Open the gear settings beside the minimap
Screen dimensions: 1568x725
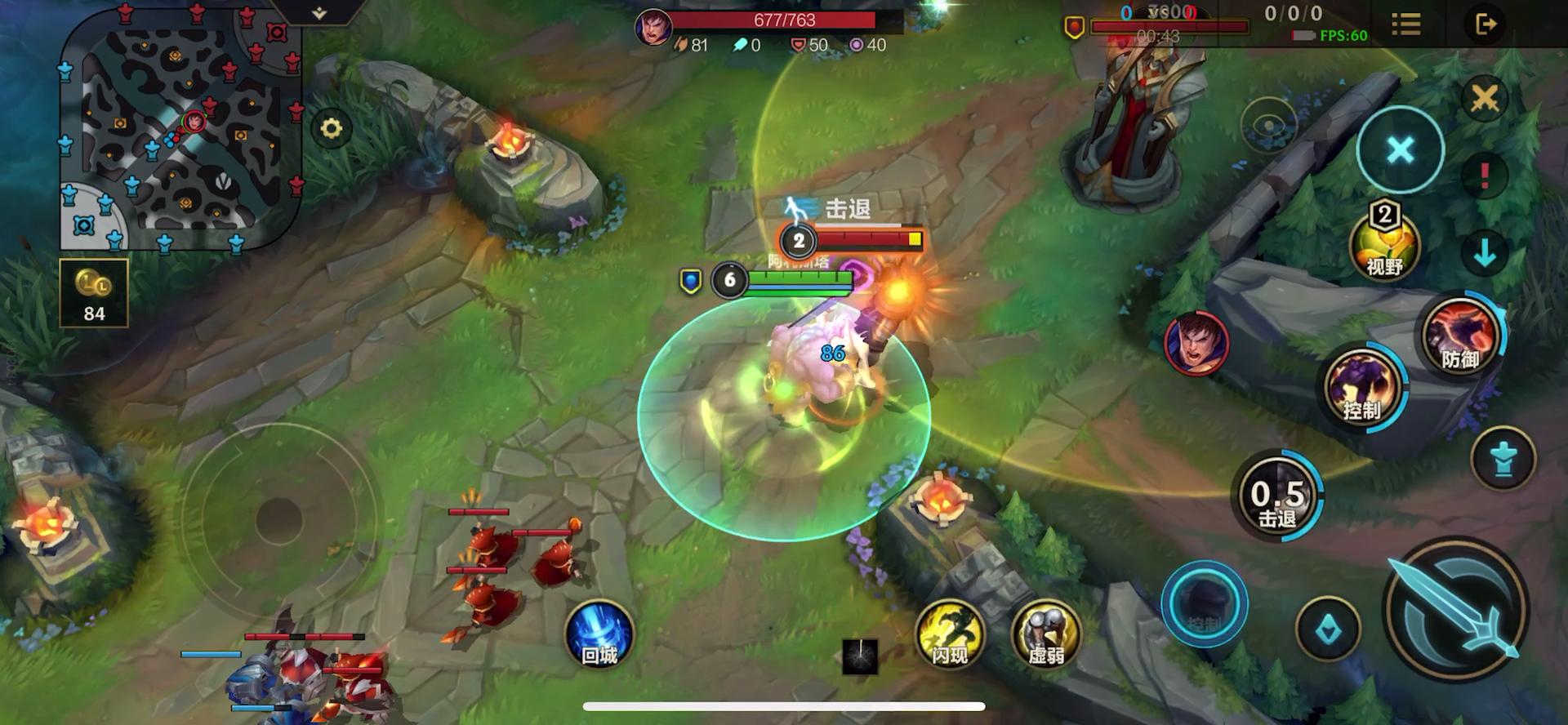point(331,128)
